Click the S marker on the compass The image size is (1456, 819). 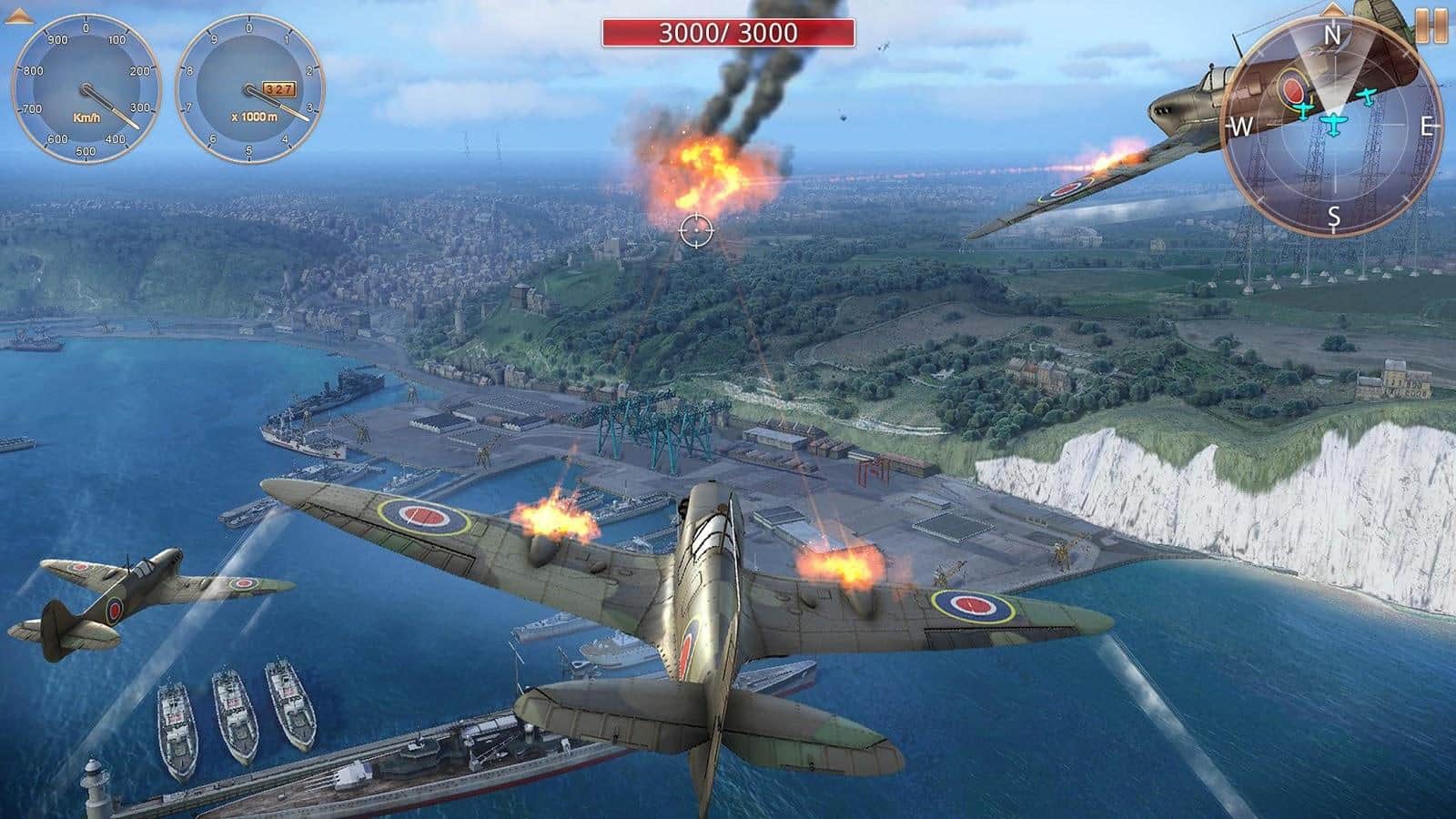coord(1334,215)
